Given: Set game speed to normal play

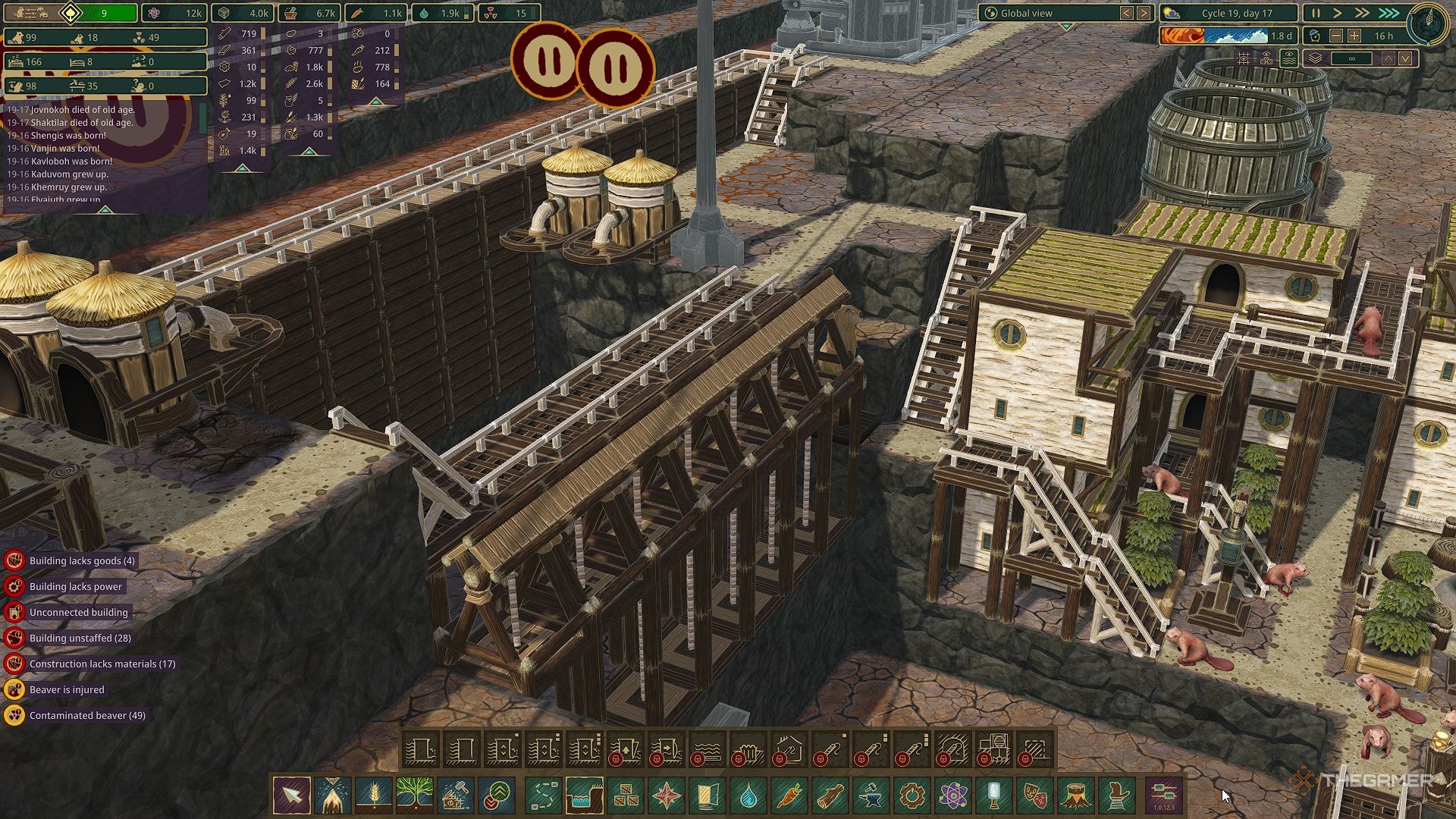Looking at the screenshot, I should coord(1338,14).
